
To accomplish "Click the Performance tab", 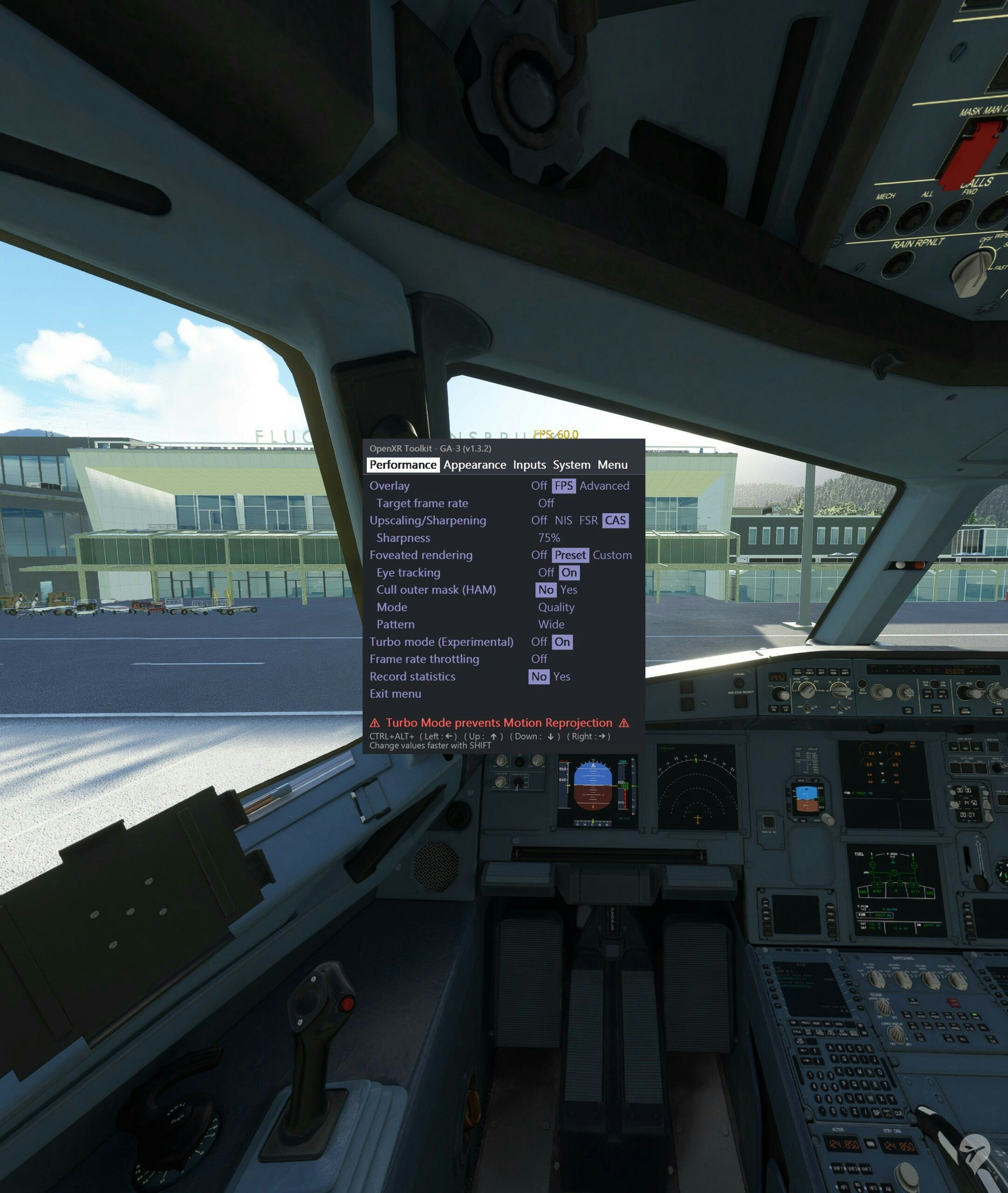I will 403,465.
